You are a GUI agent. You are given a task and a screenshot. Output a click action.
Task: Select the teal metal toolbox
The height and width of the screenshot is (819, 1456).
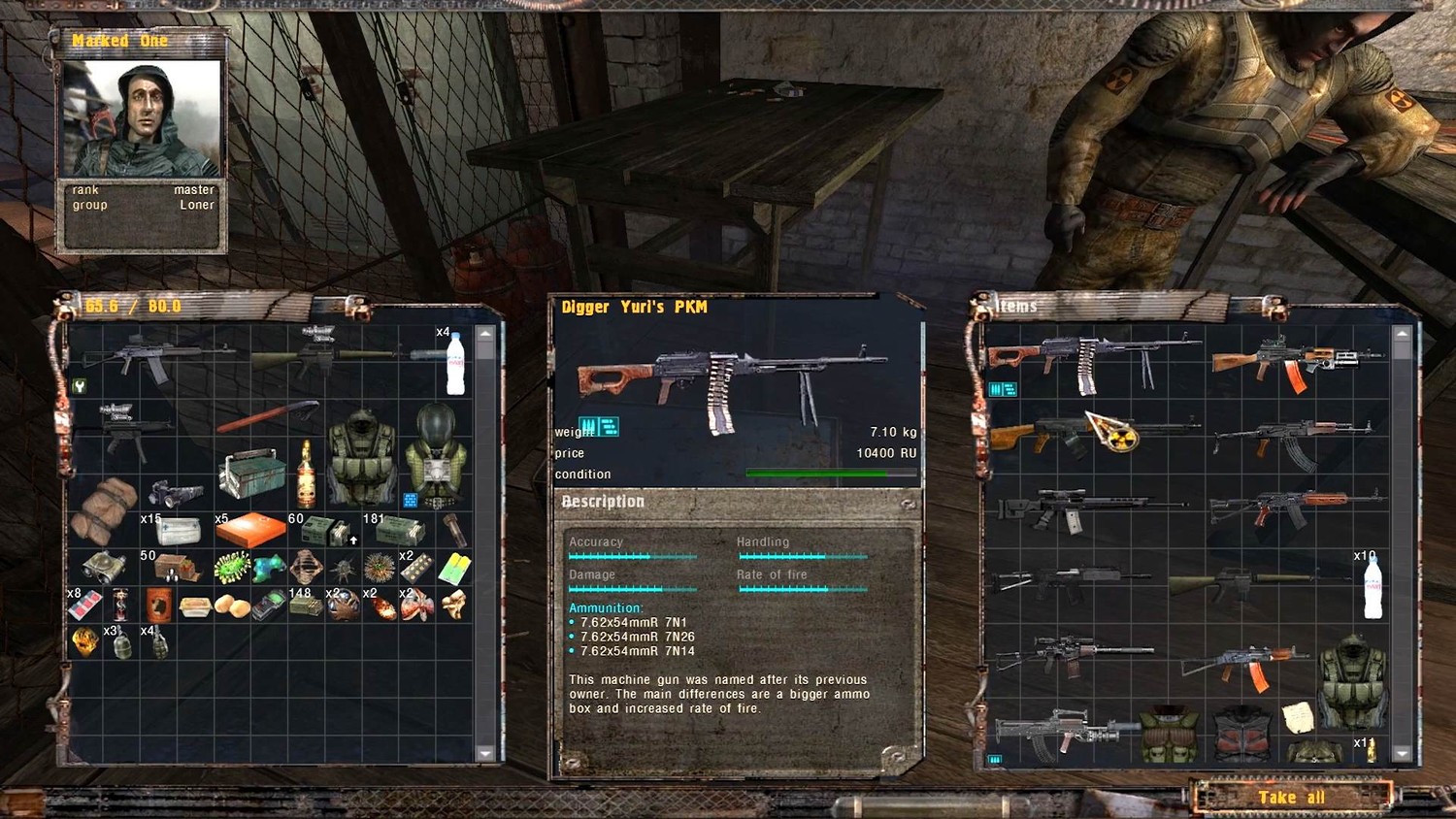(x=251, y=473)
